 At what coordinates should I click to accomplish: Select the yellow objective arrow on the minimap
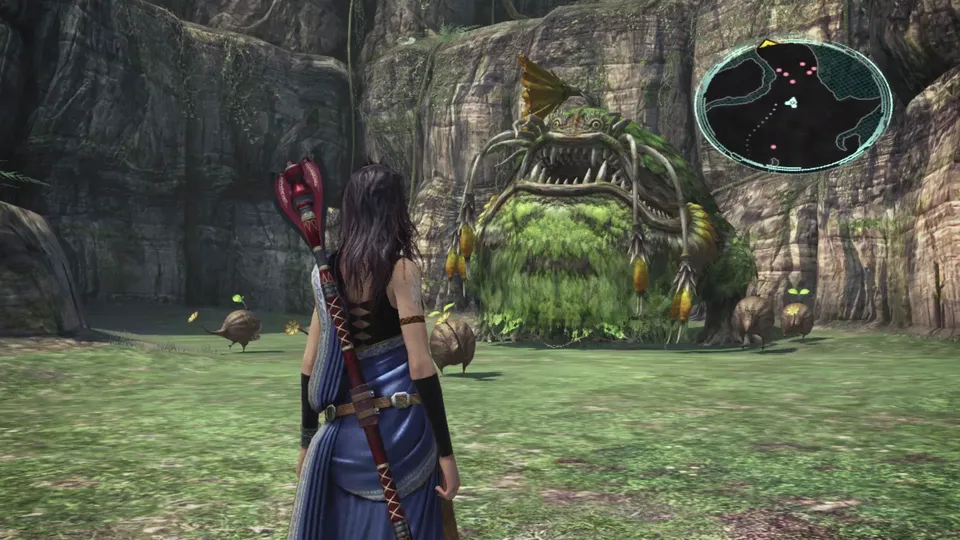tap(768, 44)
